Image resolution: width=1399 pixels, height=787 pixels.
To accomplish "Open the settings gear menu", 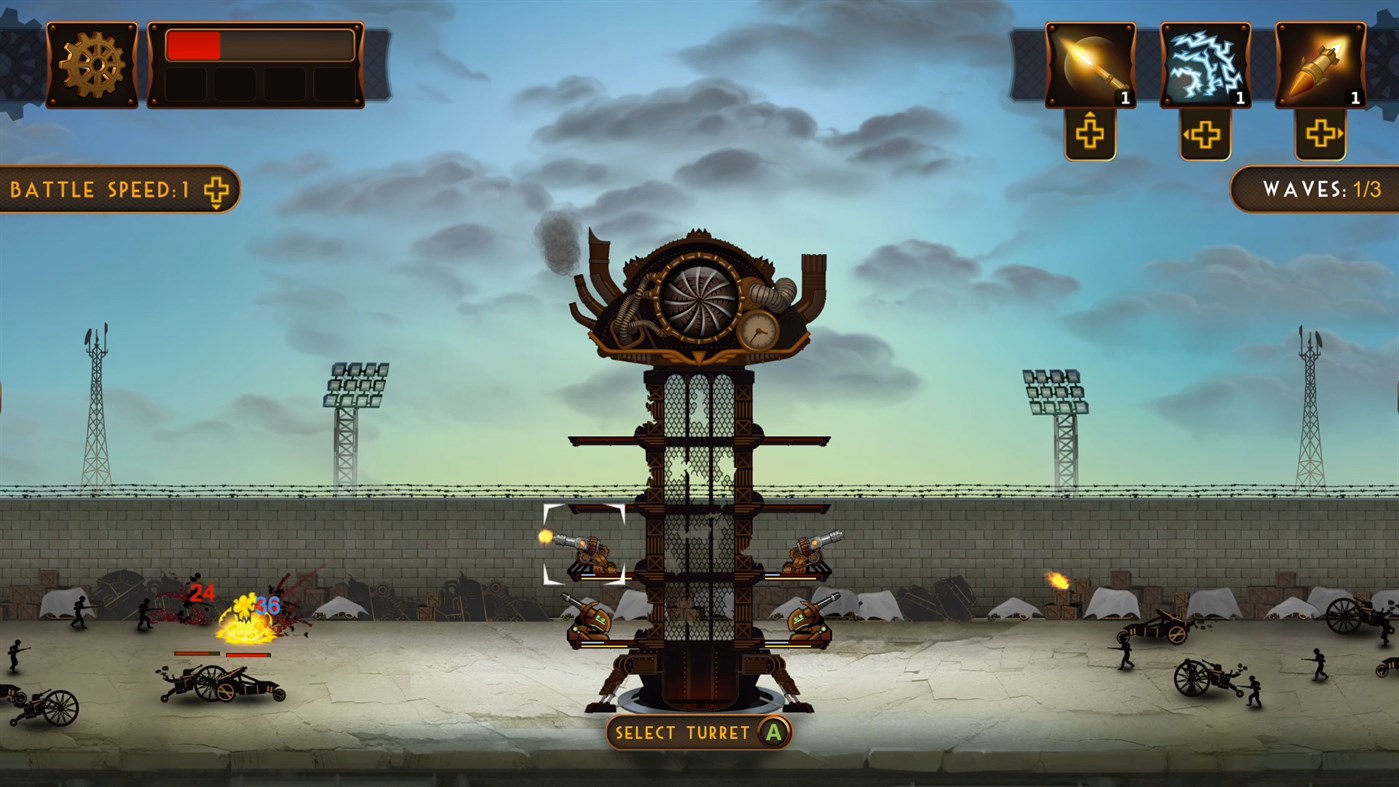I will tap(92, 66).
